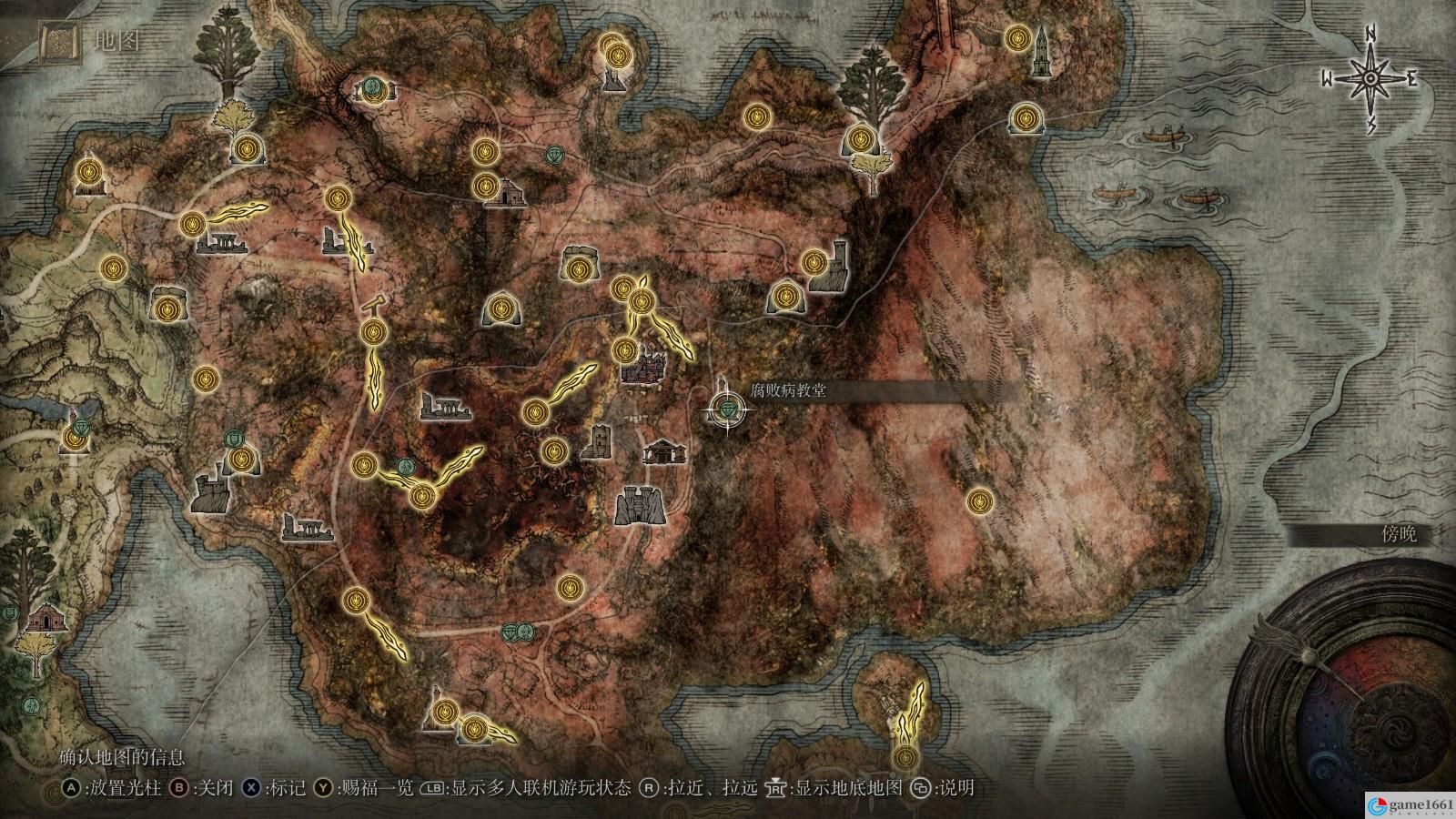Image resolution: width=1456 pixels, height=819 pixels.
Task: Choose the grace marker beside the tall spire tower
Action: (x=1017, y=38)
